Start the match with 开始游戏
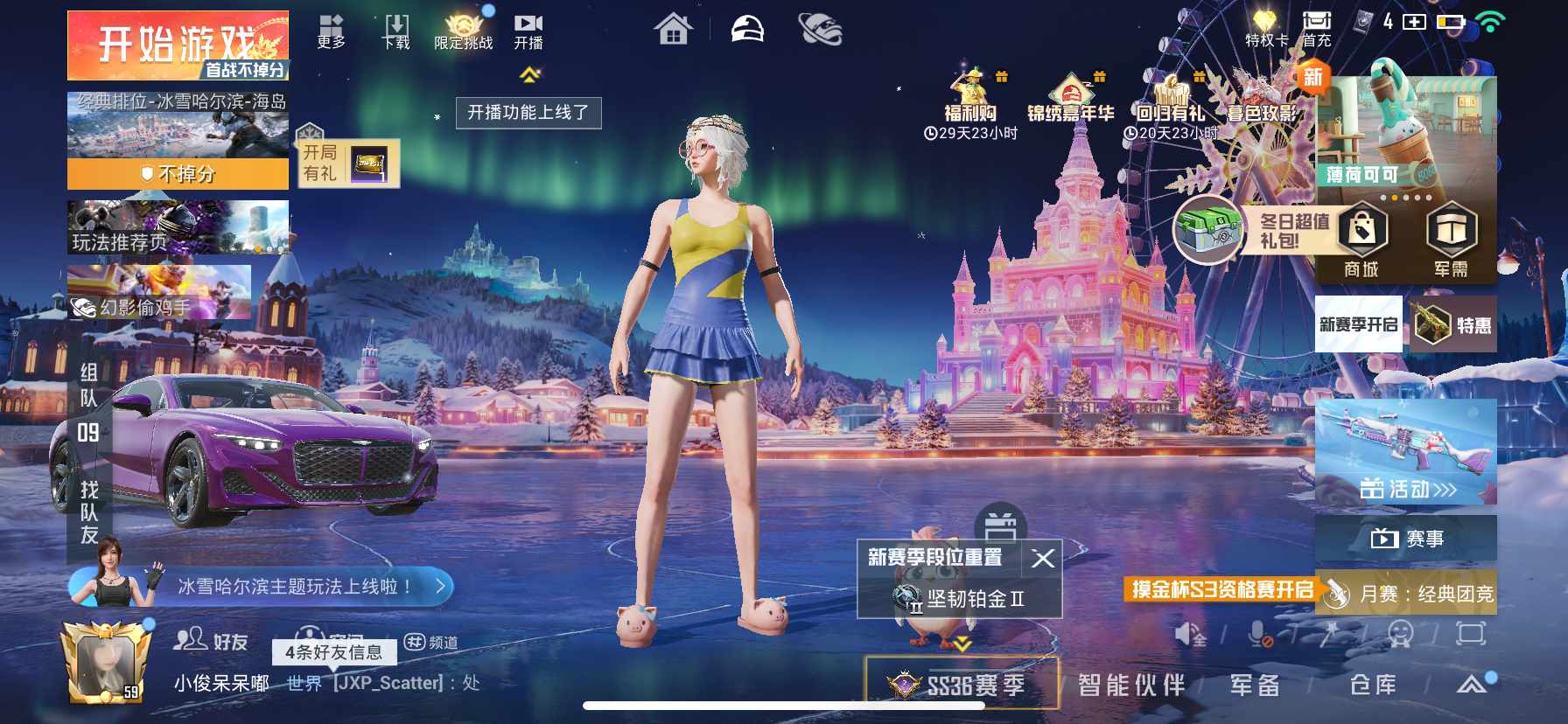1568x724 pixels. tap(178, 45)
